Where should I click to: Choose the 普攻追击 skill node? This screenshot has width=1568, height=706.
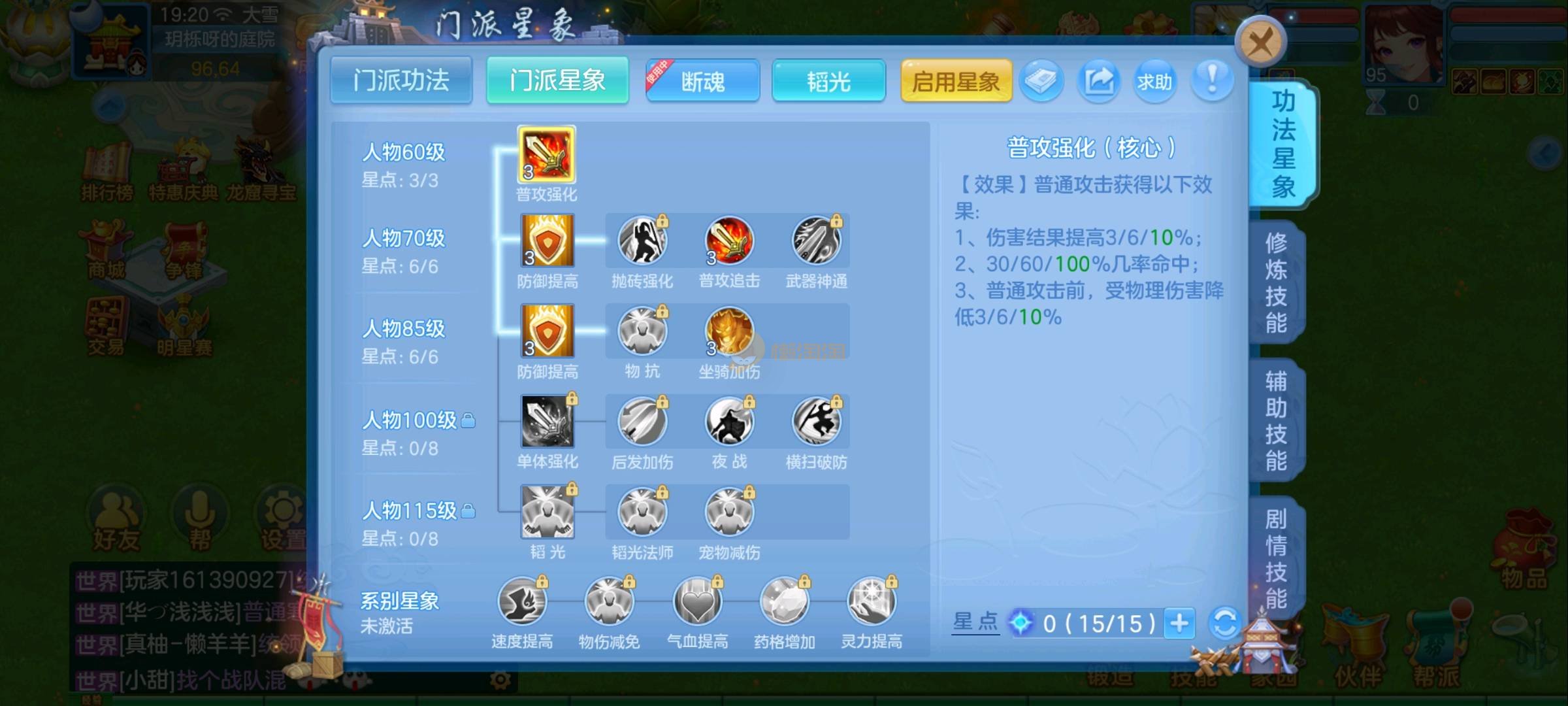coord(729,241)
